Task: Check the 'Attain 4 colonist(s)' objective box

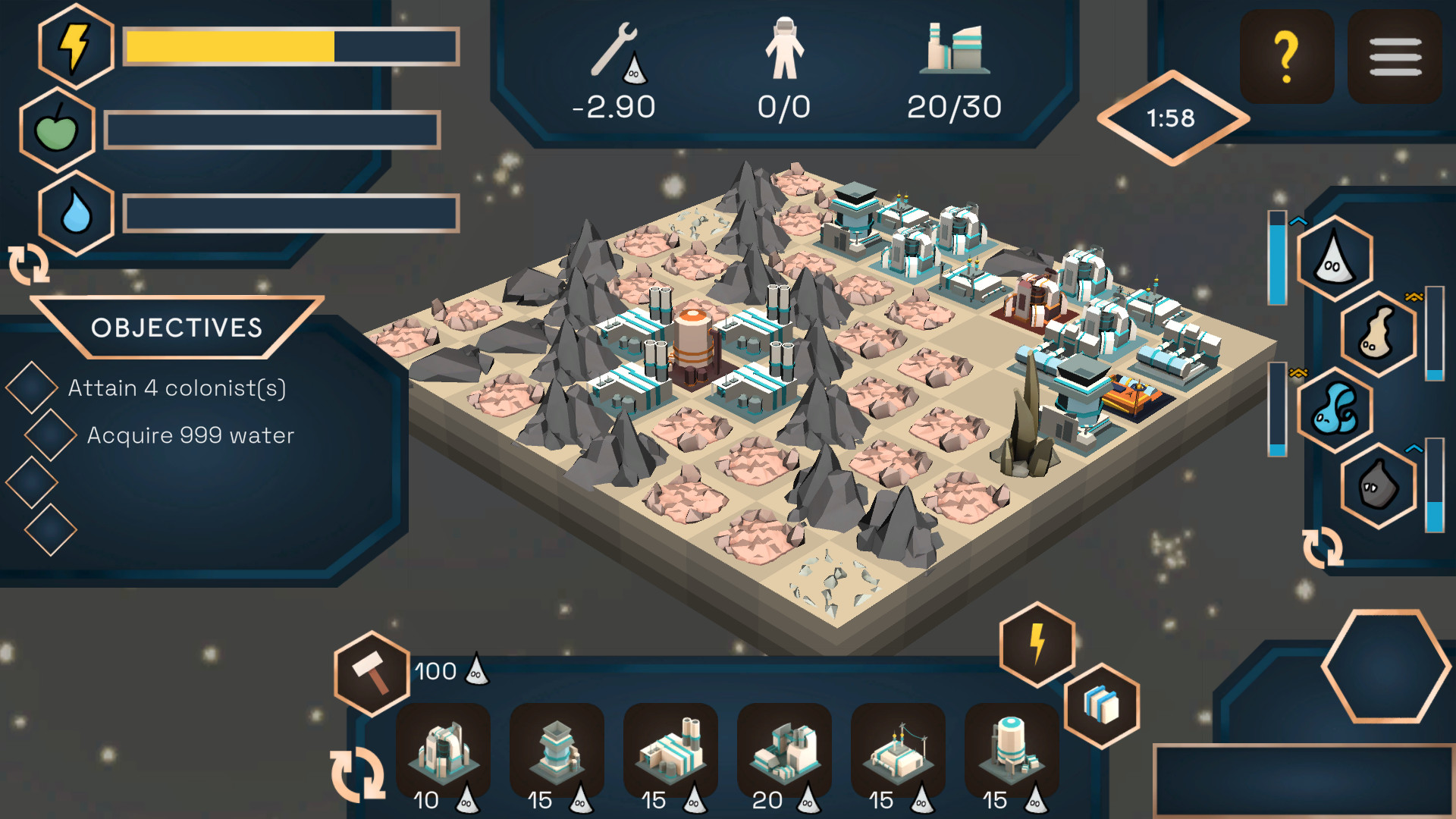Action: (x=32, y=387)
